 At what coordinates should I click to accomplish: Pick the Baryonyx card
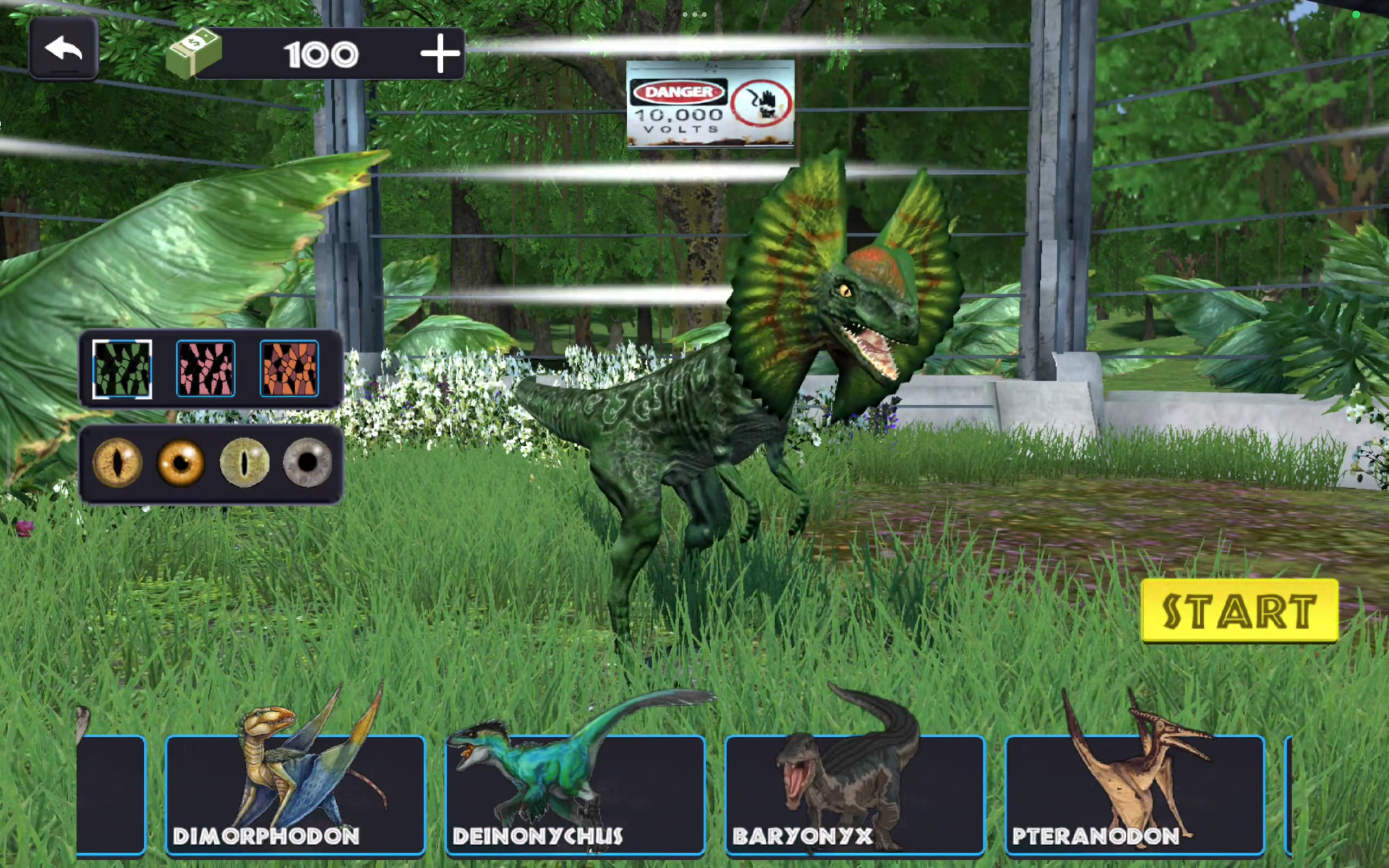(x=855, y=795)
